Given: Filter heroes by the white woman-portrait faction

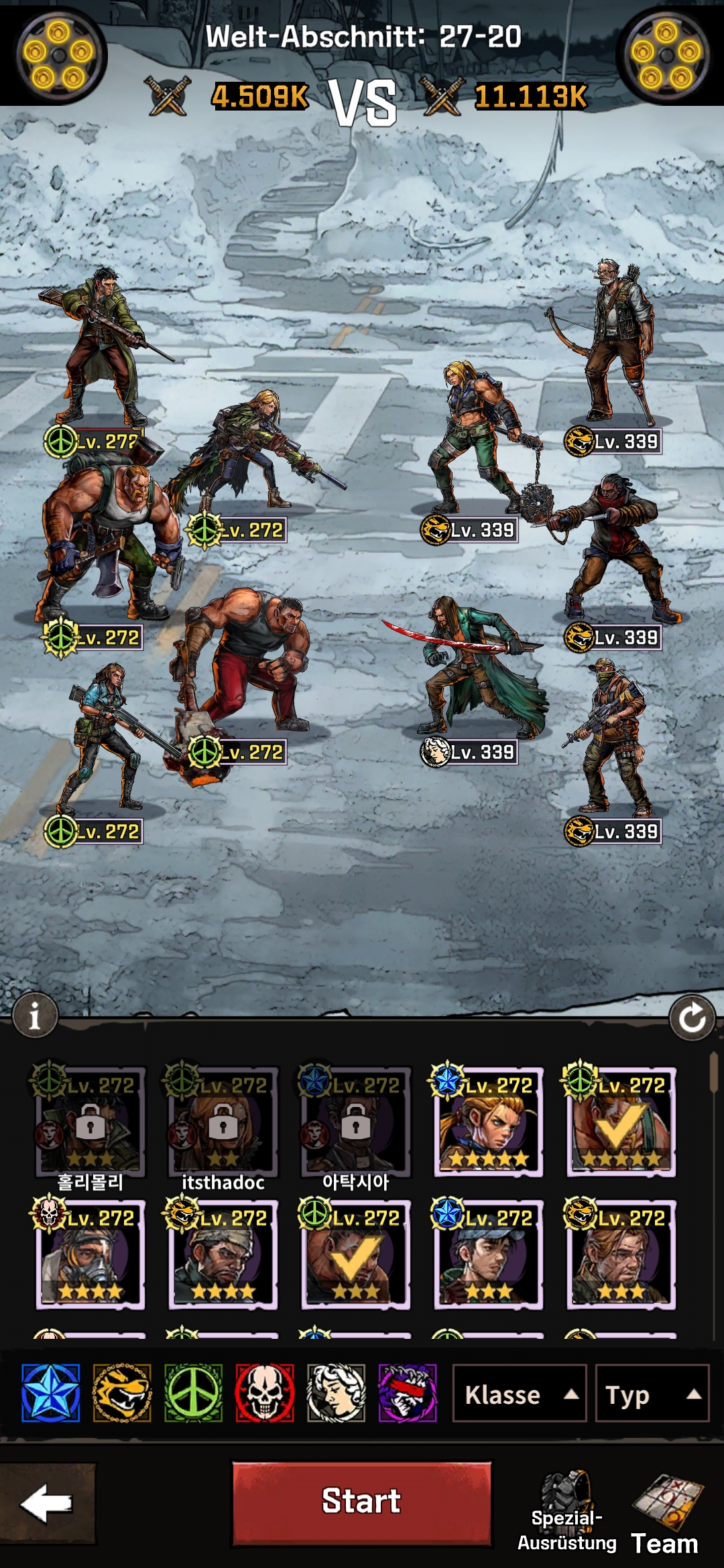Looking at the screenshot, I should pyautogui.click(x=336, y=1393).
